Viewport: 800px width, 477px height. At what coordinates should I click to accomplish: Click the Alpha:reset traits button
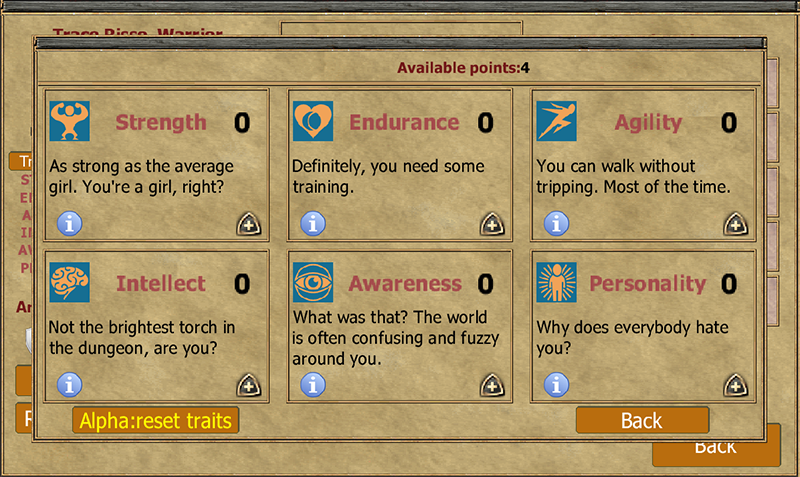156,420
